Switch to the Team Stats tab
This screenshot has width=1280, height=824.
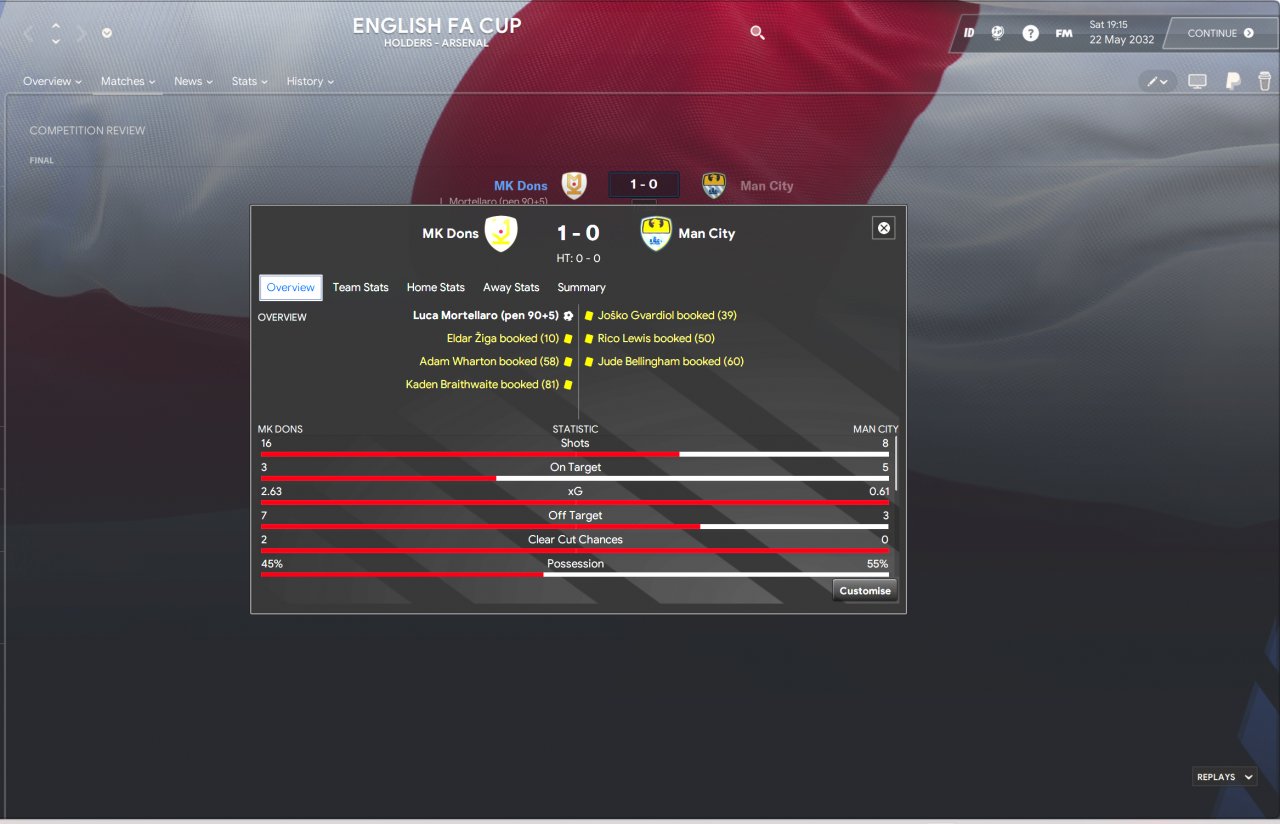click(360, 287)
